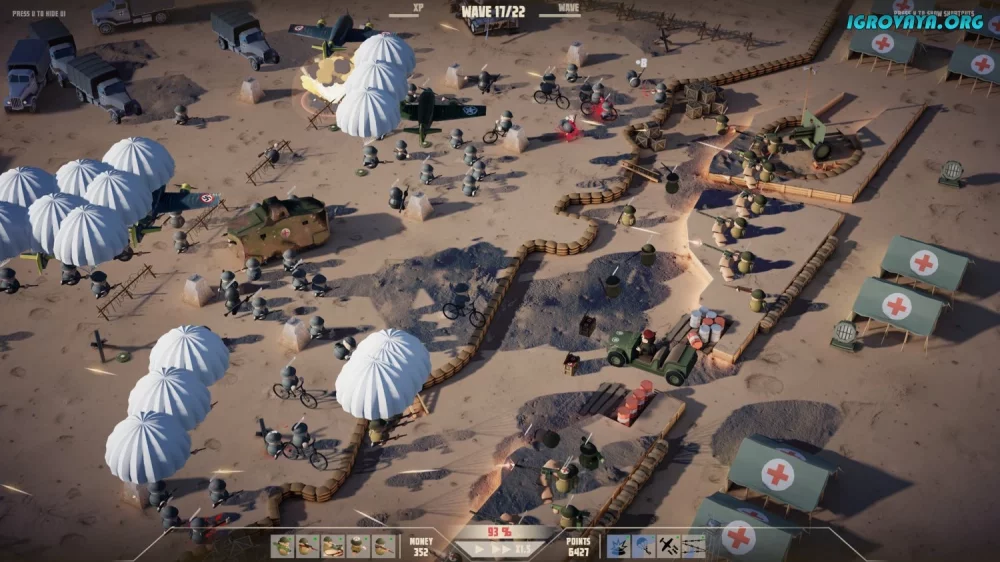Set game speed to X1.5
The image size is (1000, 562).
coord(523,549)
